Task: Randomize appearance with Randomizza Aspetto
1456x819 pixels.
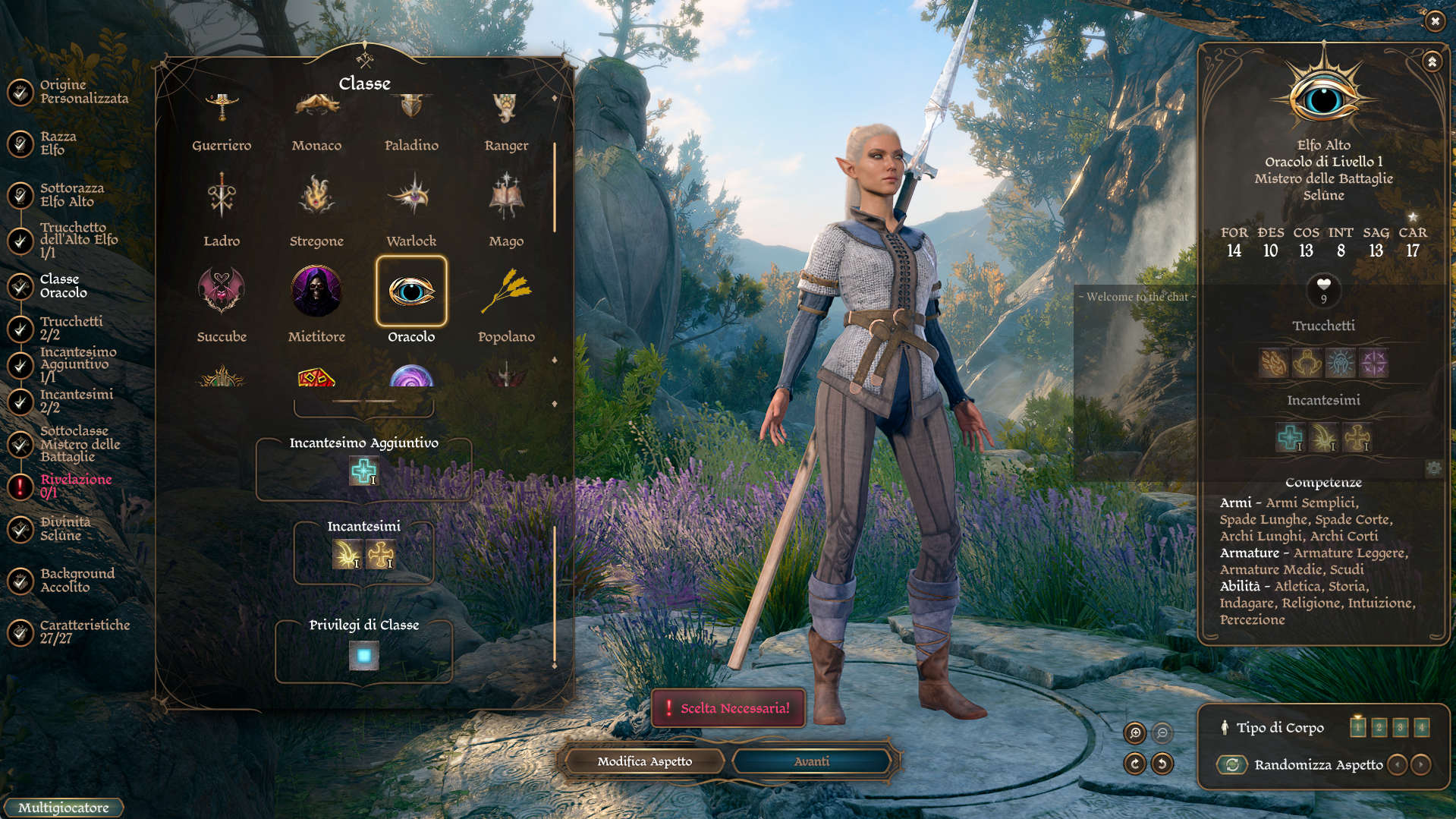Action: 1233,765
